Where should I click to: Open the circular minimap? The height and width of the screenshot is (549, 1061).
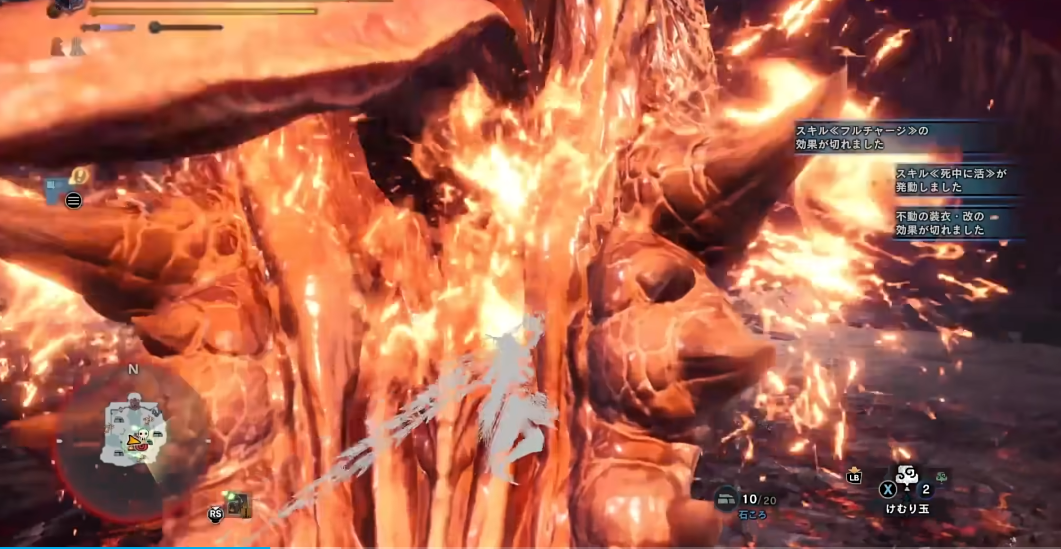[x=132, y=438]
